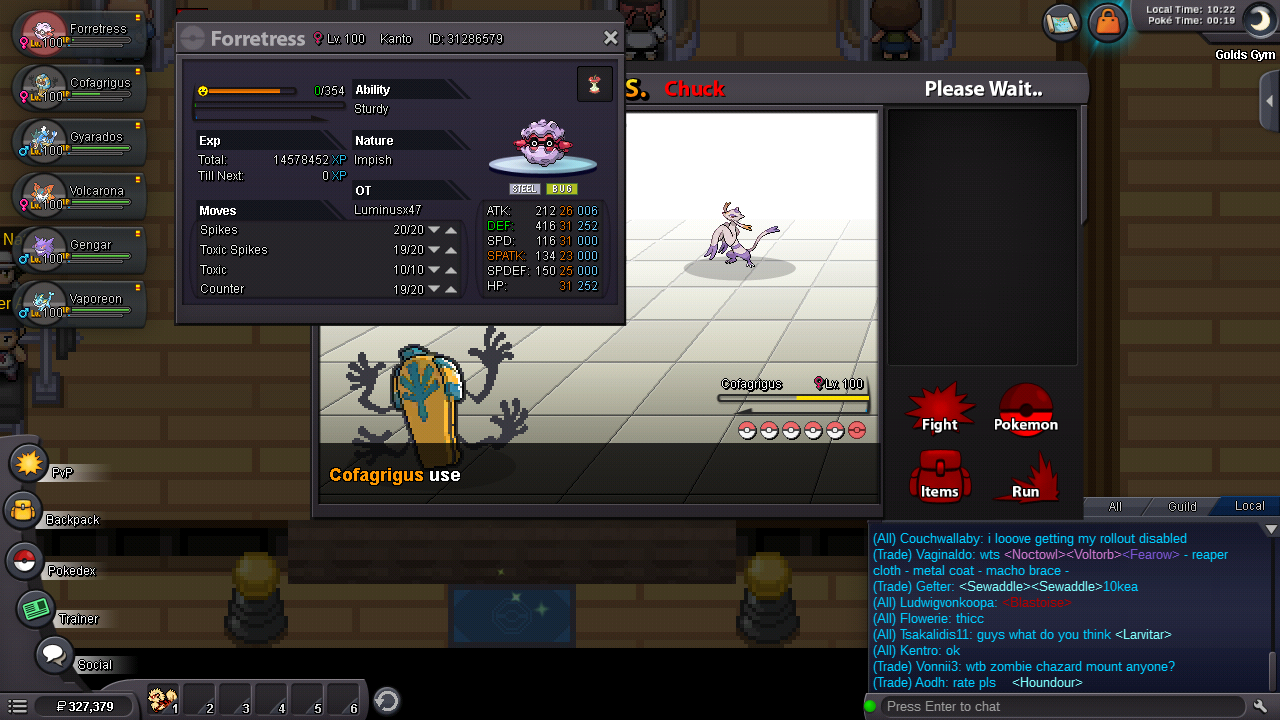Open the orange shop bag icon
The width and height of the screenshot is (1280, 720).
[1107, 22]
